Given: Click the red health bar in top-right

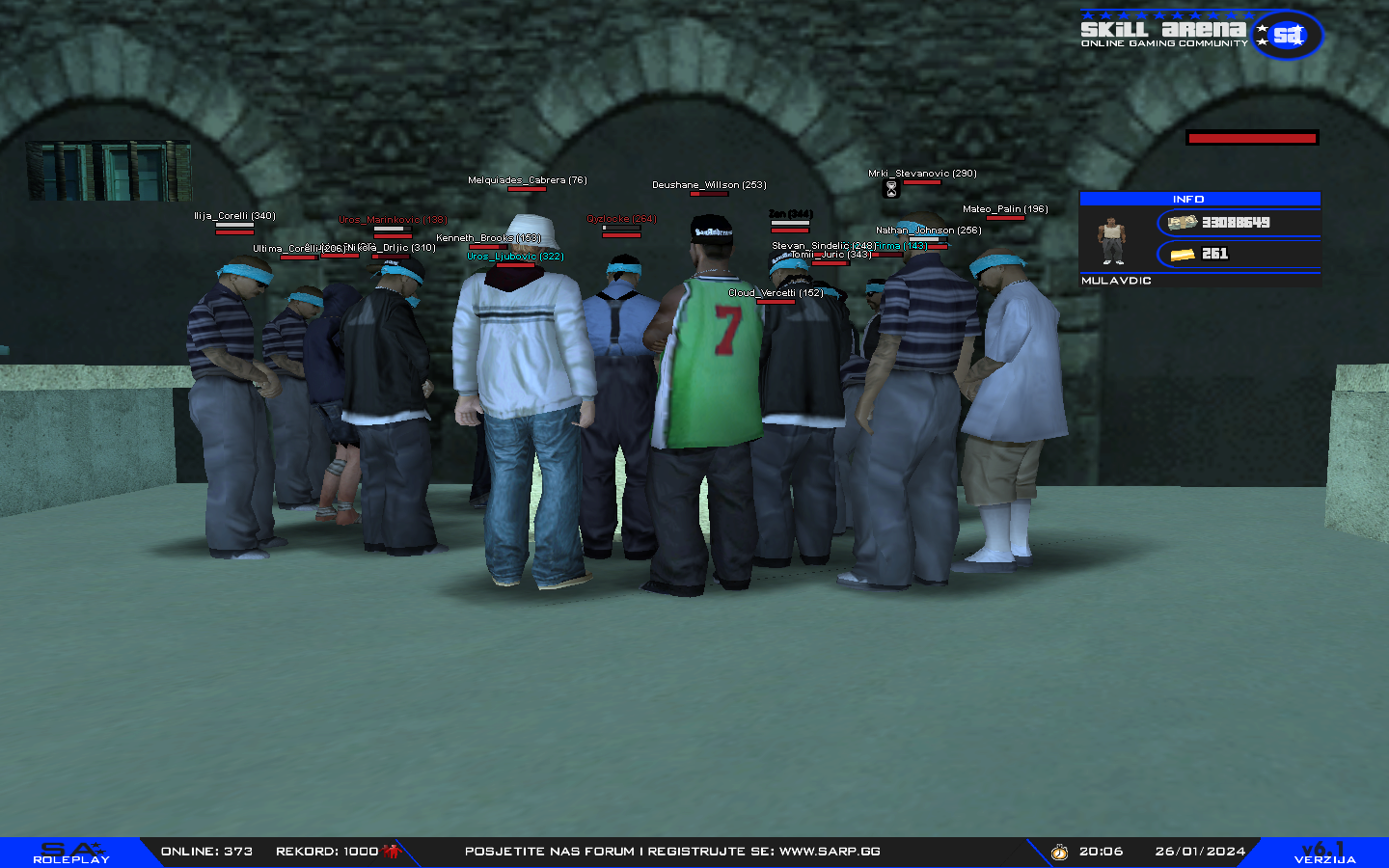Looking at the screenshot, I should (1252, 138).
